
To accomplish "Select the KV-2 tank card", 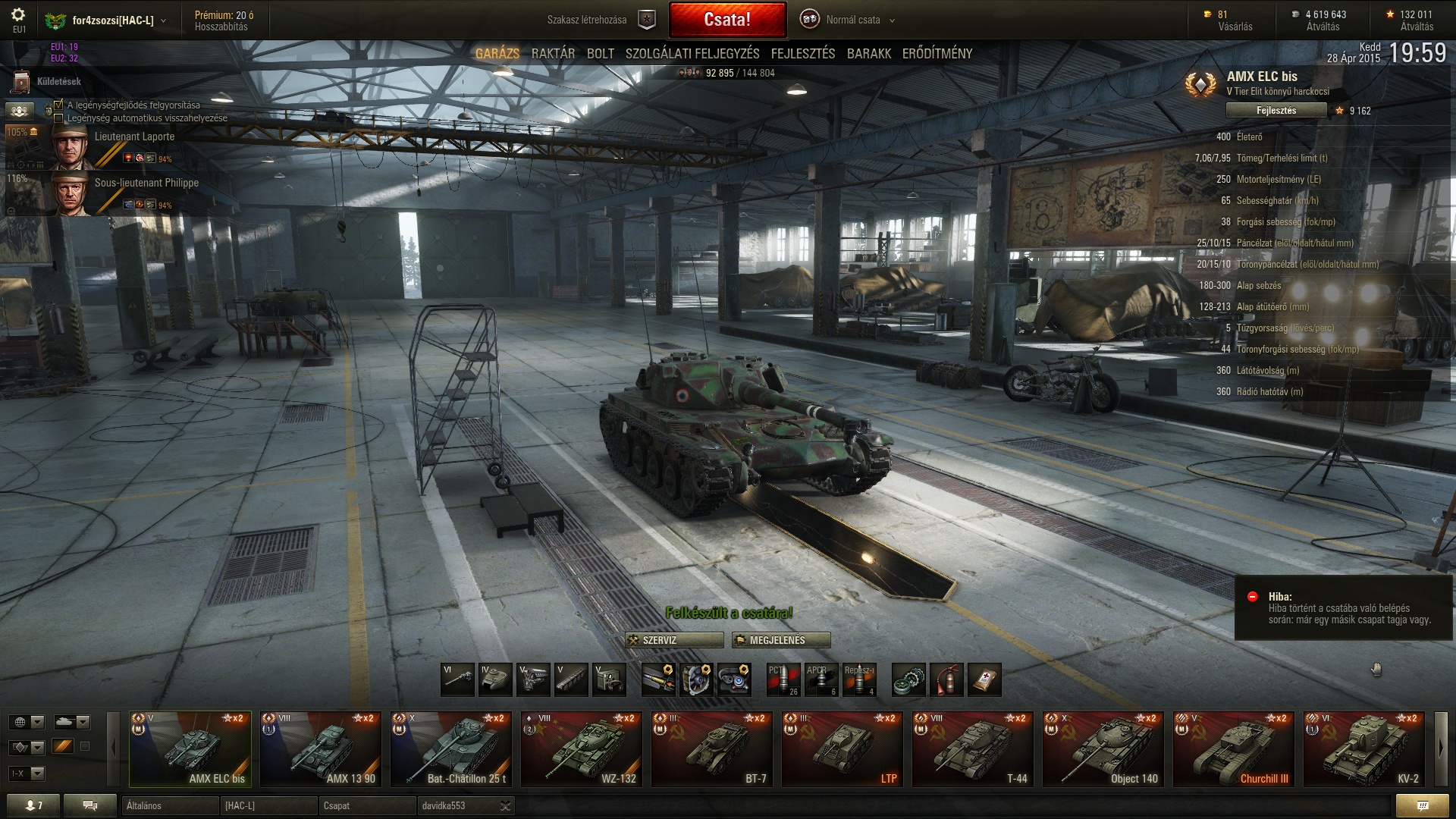I will pyautogui.click(x=1364, y=749).
